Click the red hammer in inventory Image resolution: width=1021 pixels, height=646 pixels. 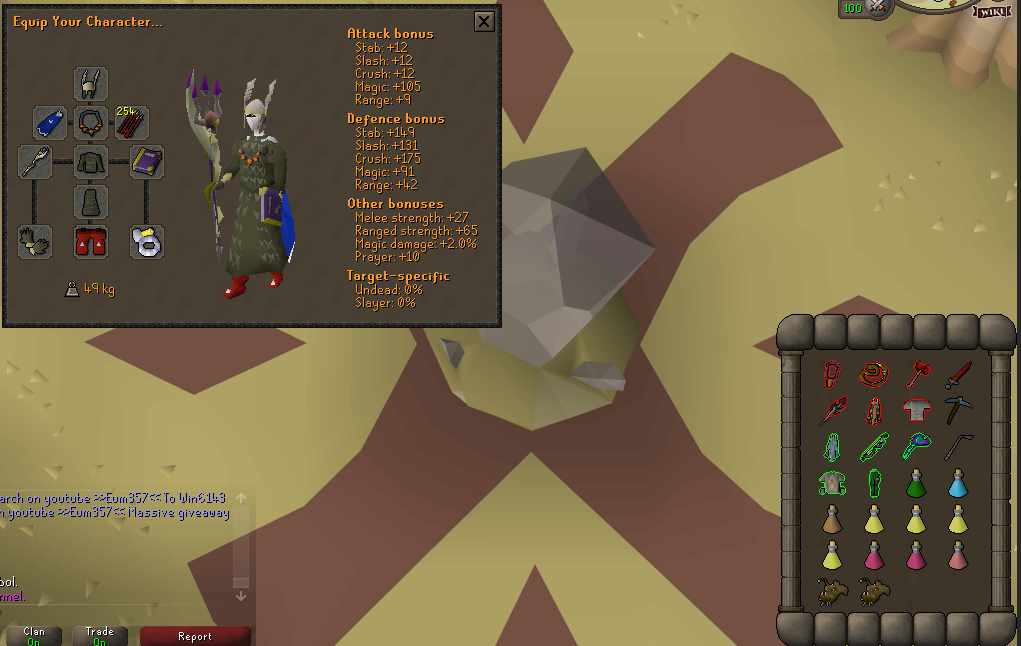[x=916, y=375]
